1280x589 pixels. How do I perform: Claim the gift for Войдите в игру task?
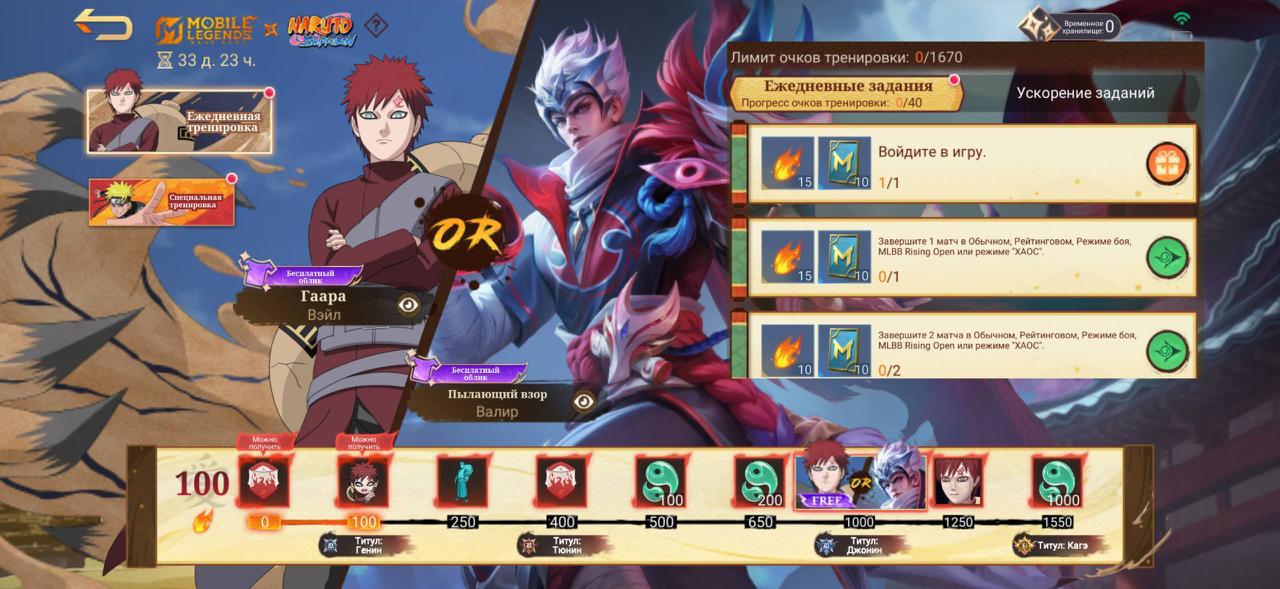tap(1167, 163)
